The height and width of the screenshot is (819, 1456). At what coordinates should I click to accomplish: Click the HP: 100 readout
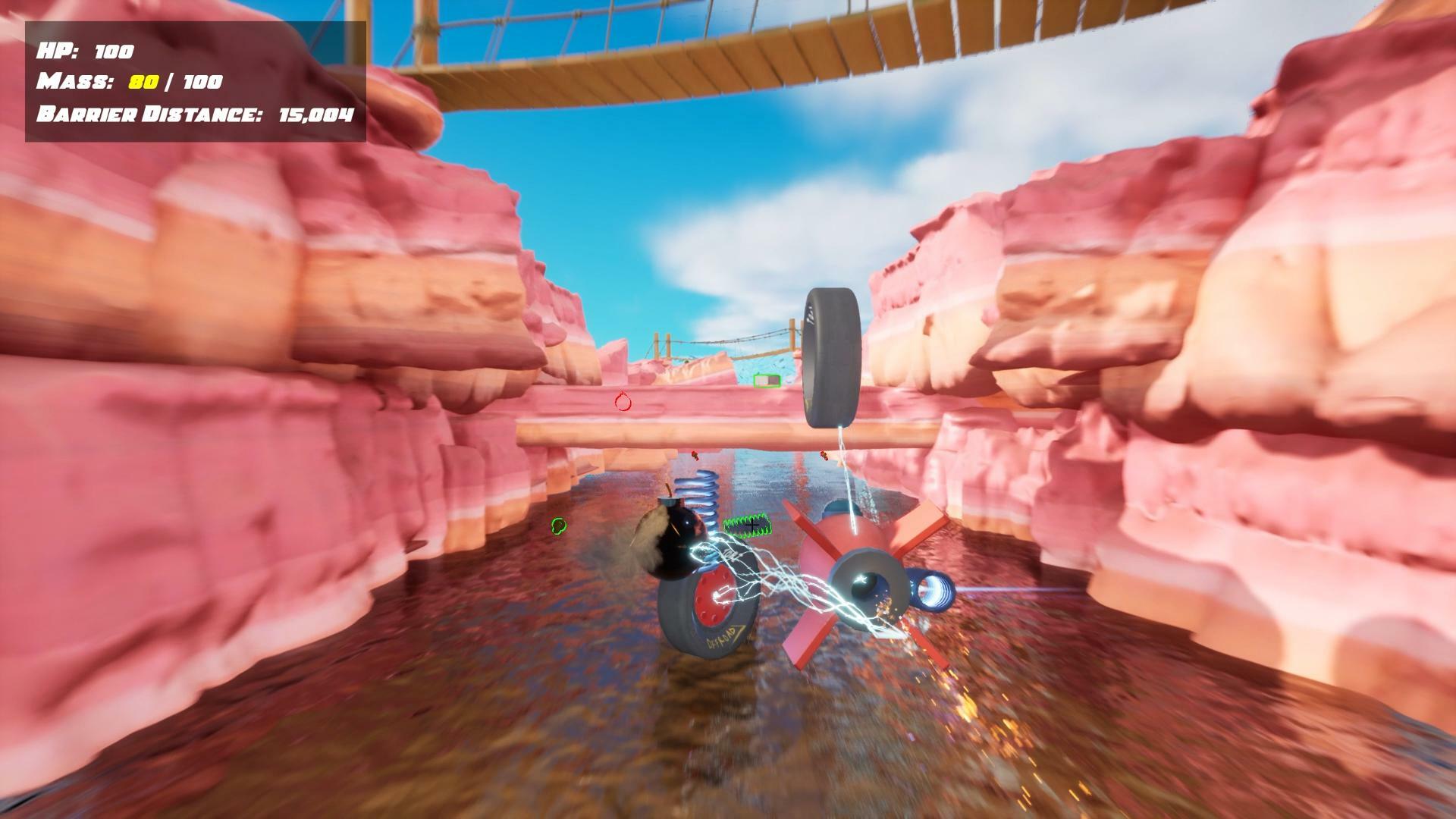pyautogui.click(x=83, y=52)
